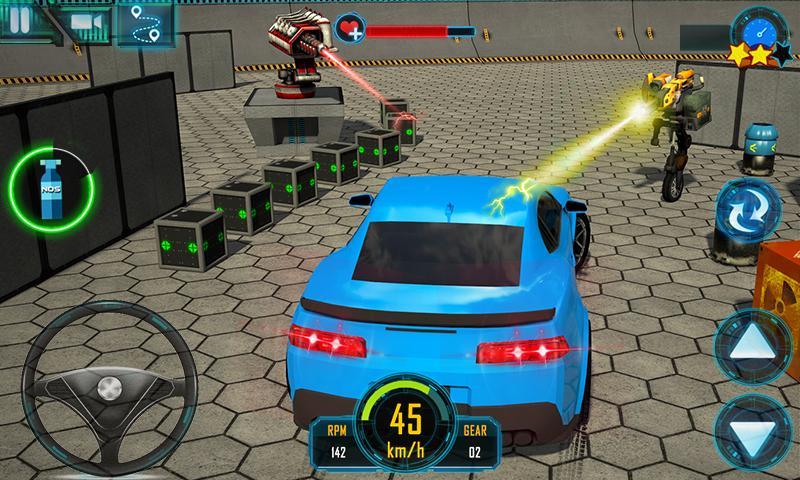Image resolution: width=800 pixels, height=480 pixels.
Task: Pause the game
Action: (x=17, y=21)
